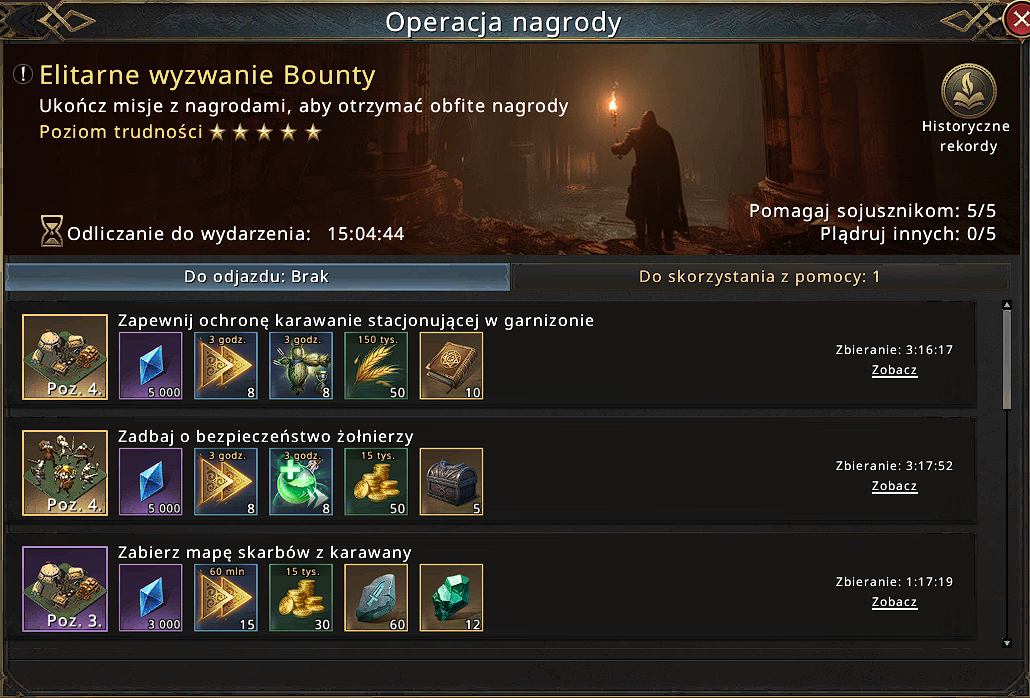Select the green healing orb speedup reward
Image resolution: width=1030 pixels, height=698 pixels.
pyautogui.click(x=301, y=482)
